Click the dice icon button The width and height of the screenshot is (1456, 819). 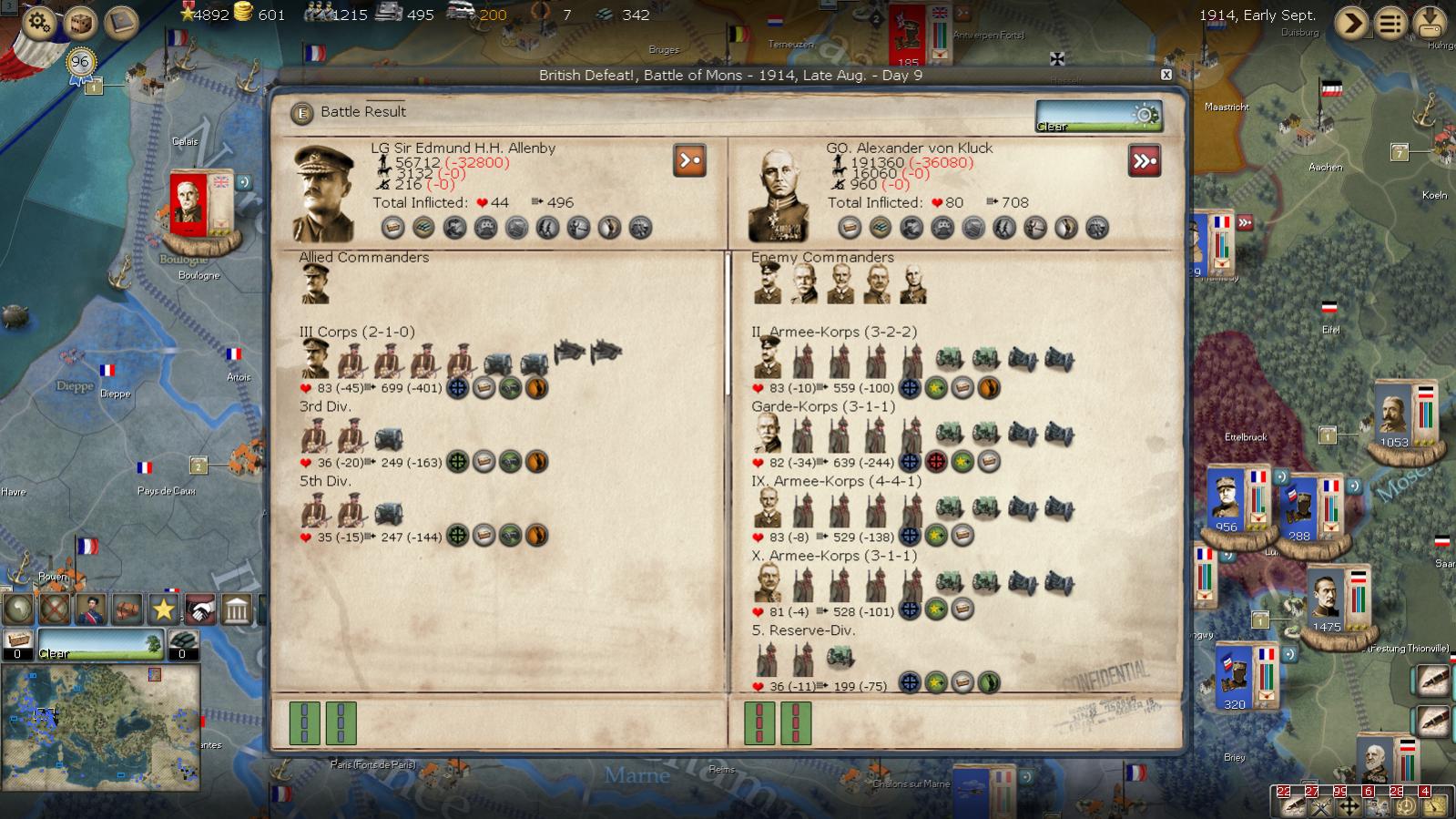pyautogui.click(x=80, y=22)
